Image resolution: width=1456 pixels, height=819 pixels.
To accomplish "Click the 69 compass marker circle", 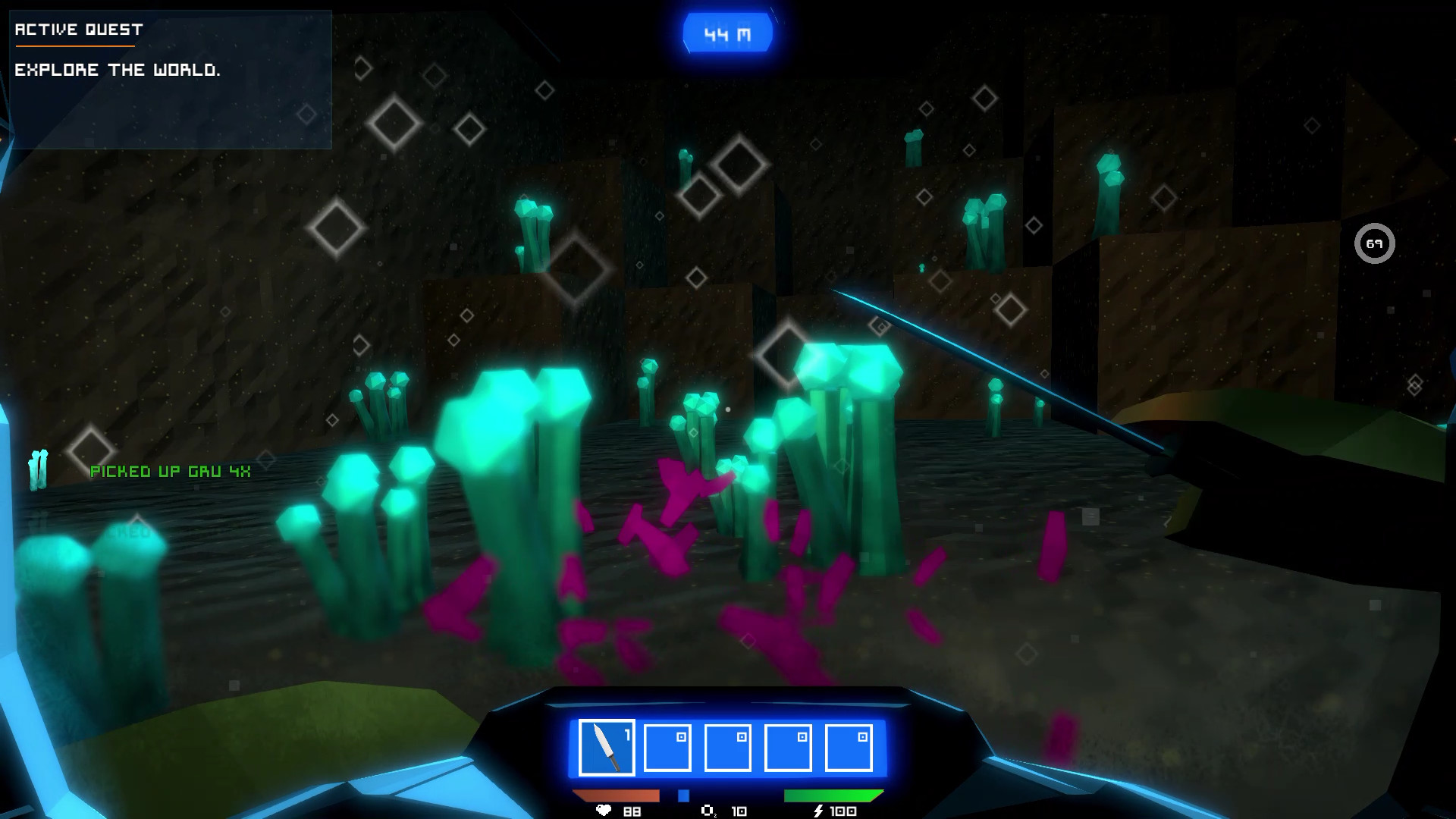I will click(1376, 243).
